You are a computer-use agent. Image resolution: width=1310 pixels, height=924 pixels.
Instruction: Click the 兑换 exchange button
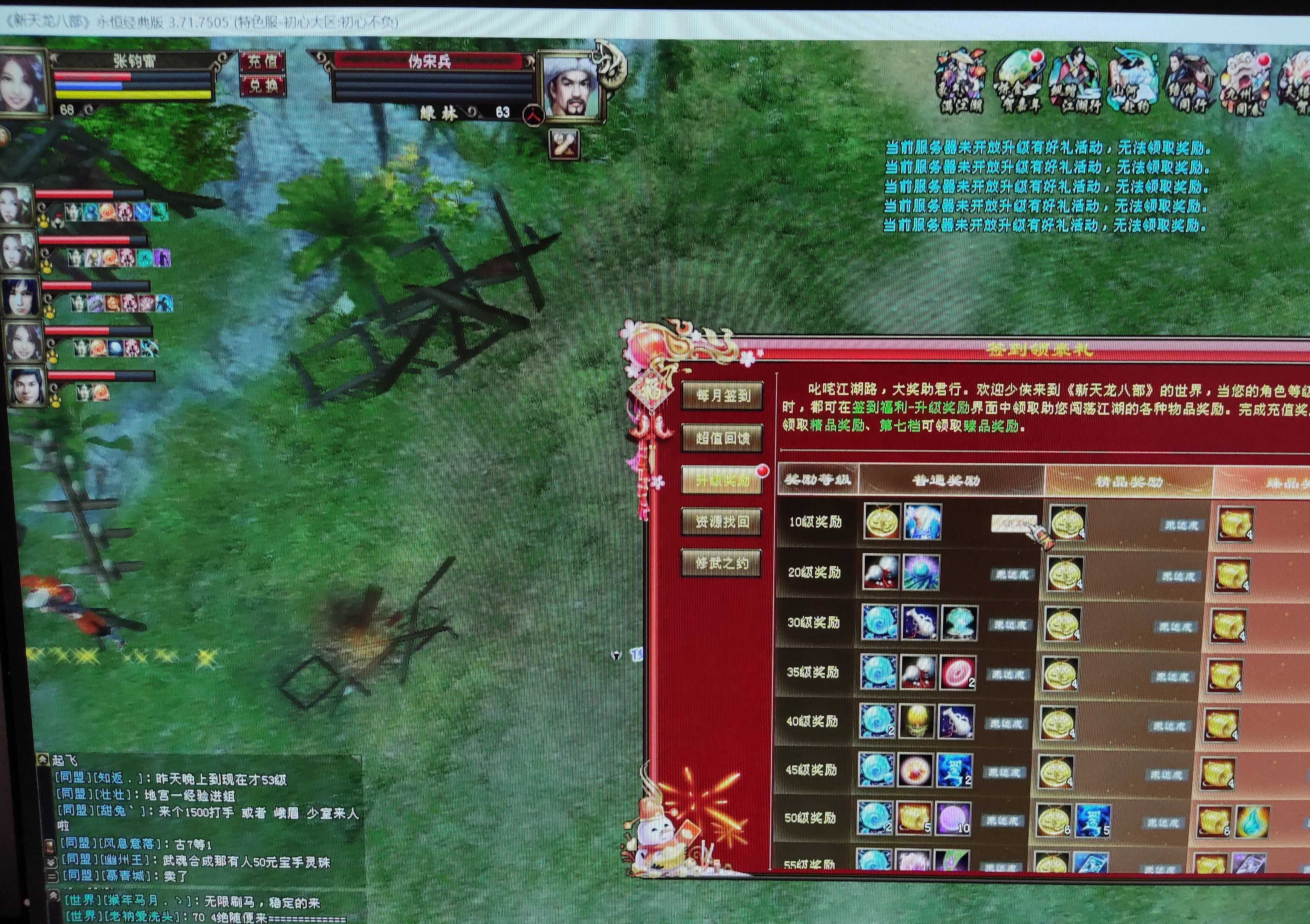[x=263, y=85]
